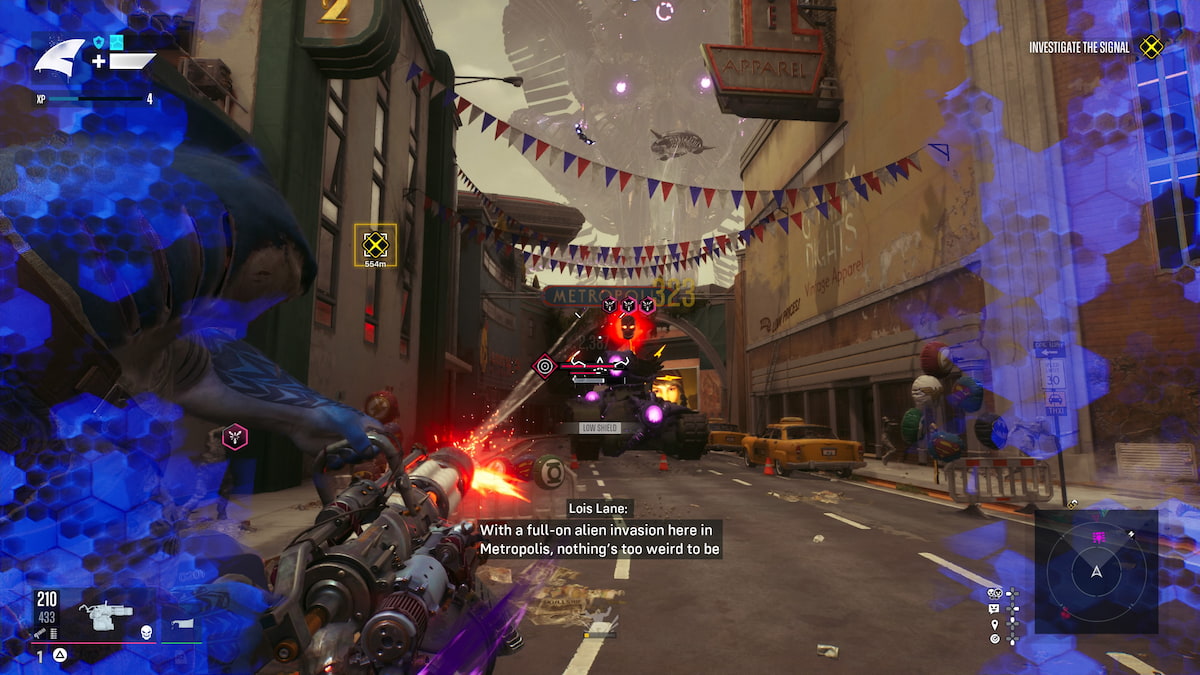Select the shield status icon beside the fin
The image size is (1200, 675).
(x=100, y=41)
